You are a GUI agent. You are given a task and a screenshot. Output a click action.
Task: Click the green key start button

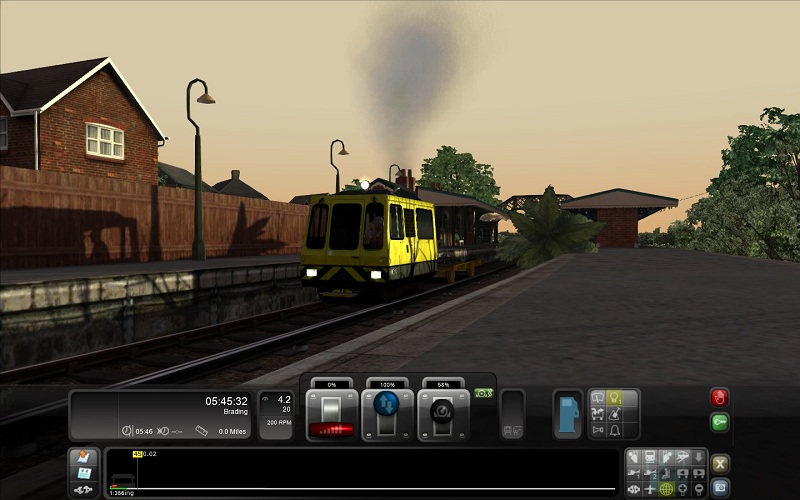click(x=720, y=423)
